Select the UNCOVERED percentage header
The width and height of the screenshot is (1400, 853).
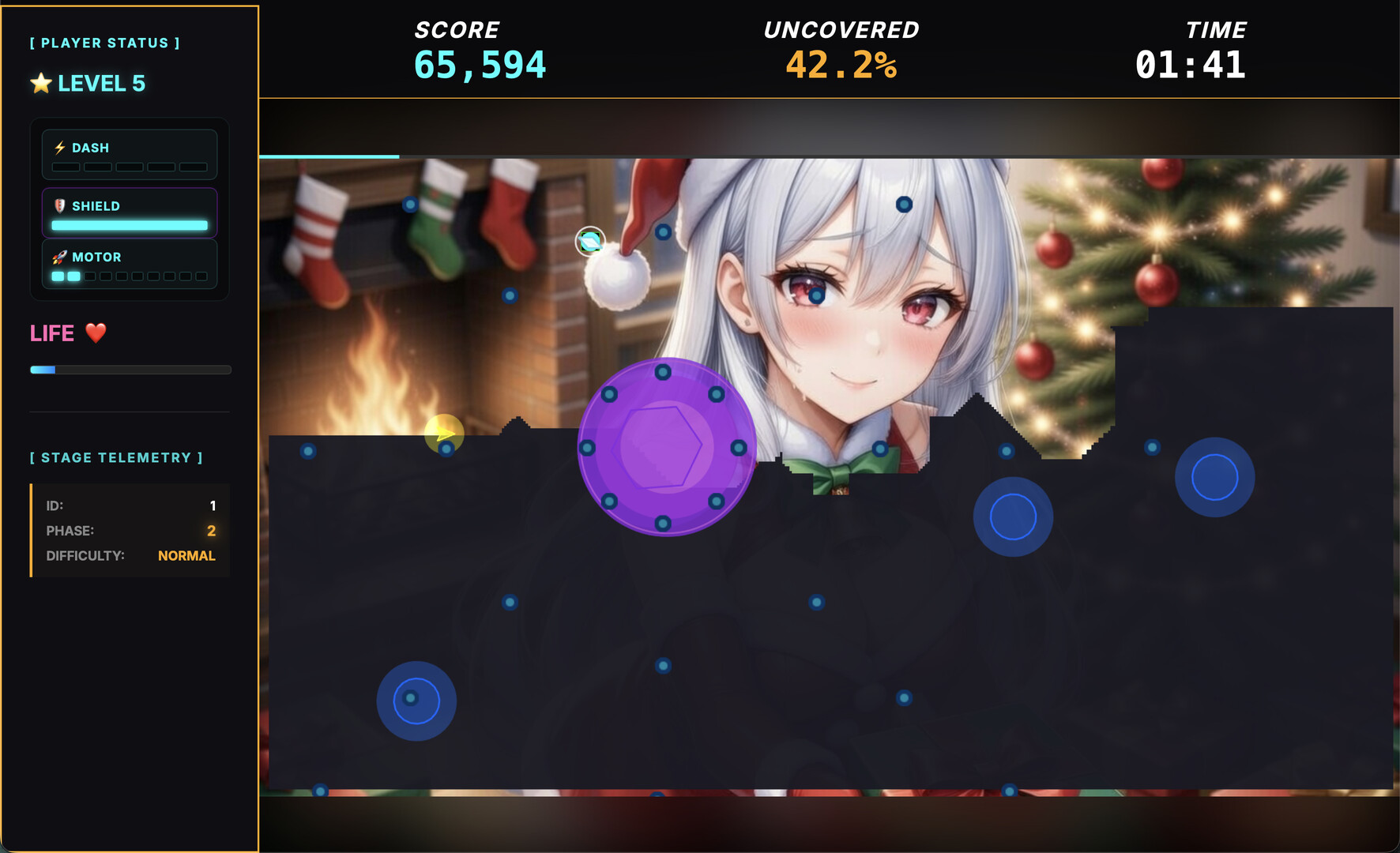(x=841, y=47)
